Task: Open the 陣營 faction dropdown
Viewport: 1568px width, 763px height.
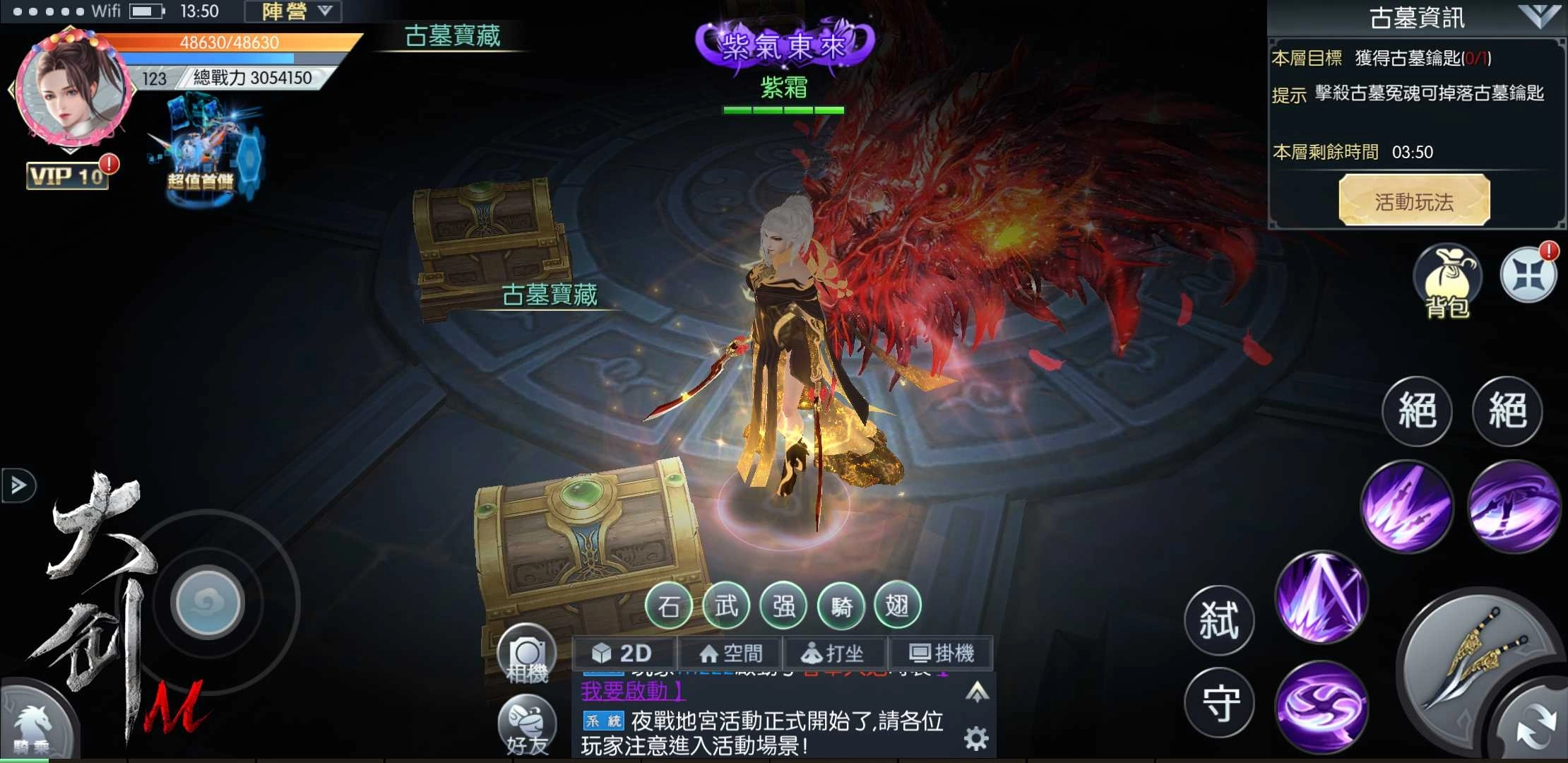Action: (x=292, y=11)
